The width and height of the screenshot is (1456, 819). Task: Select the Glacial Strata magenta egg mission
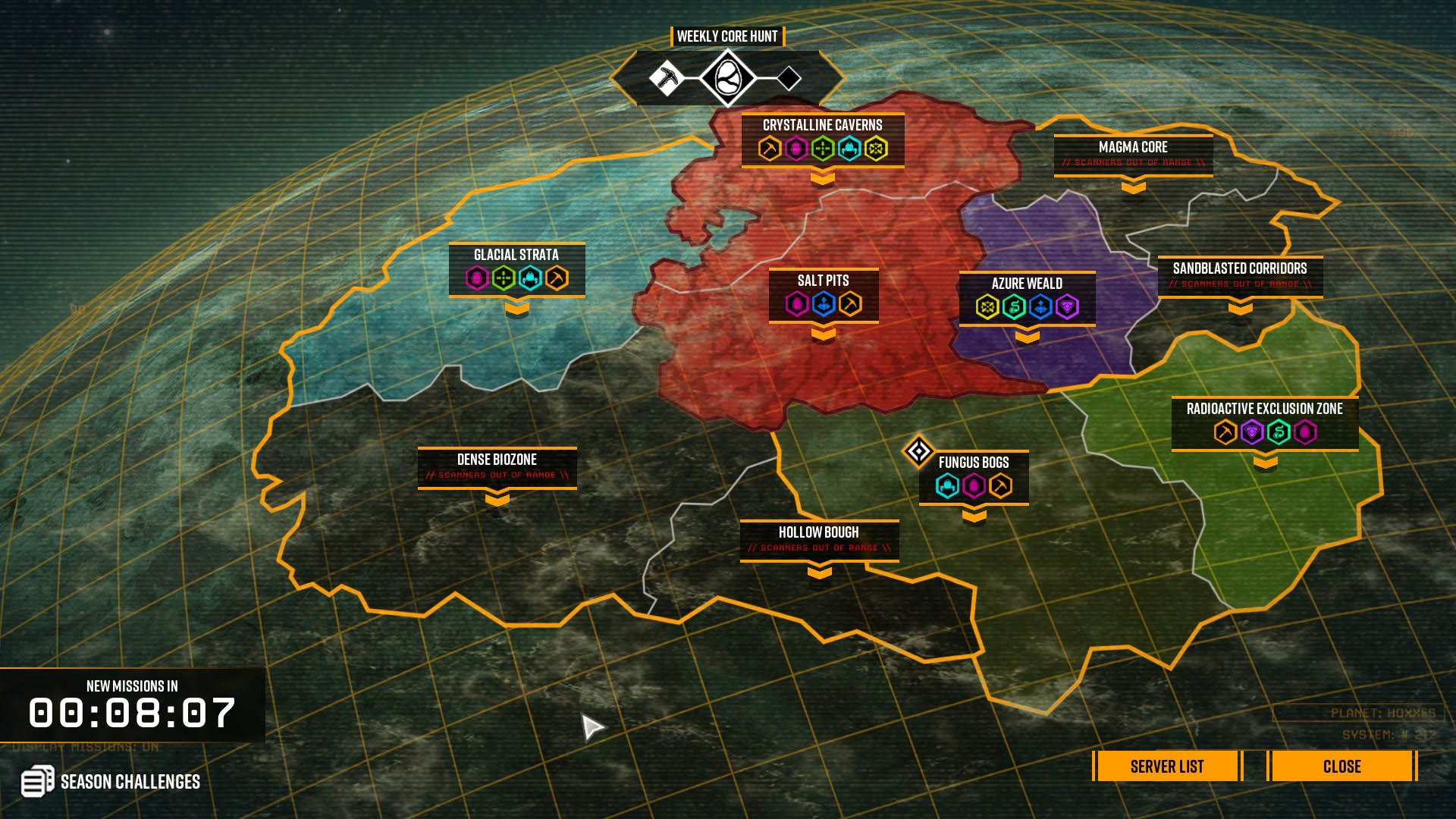point(477,278)
